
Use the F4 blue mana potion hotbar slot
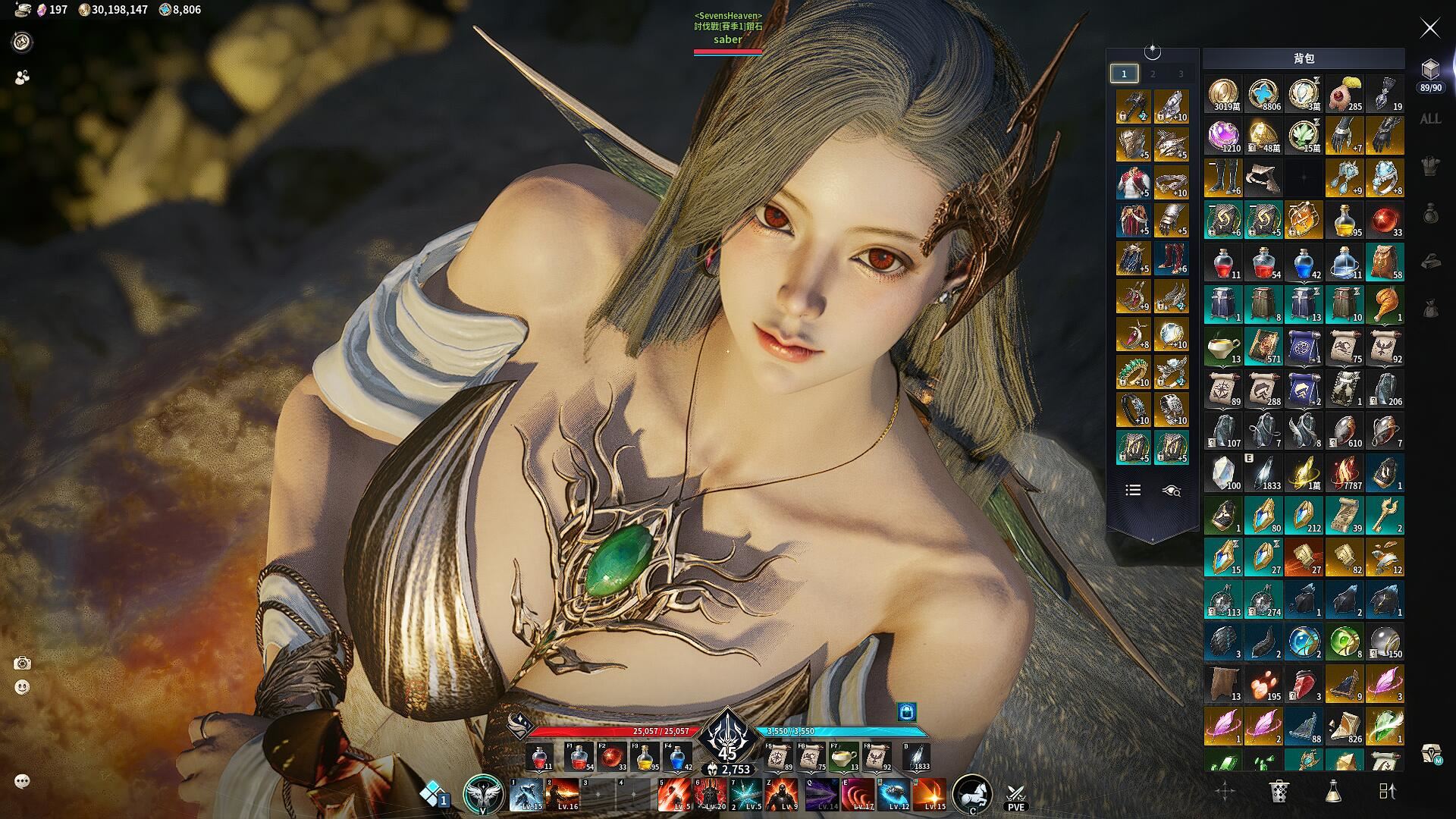678,758
